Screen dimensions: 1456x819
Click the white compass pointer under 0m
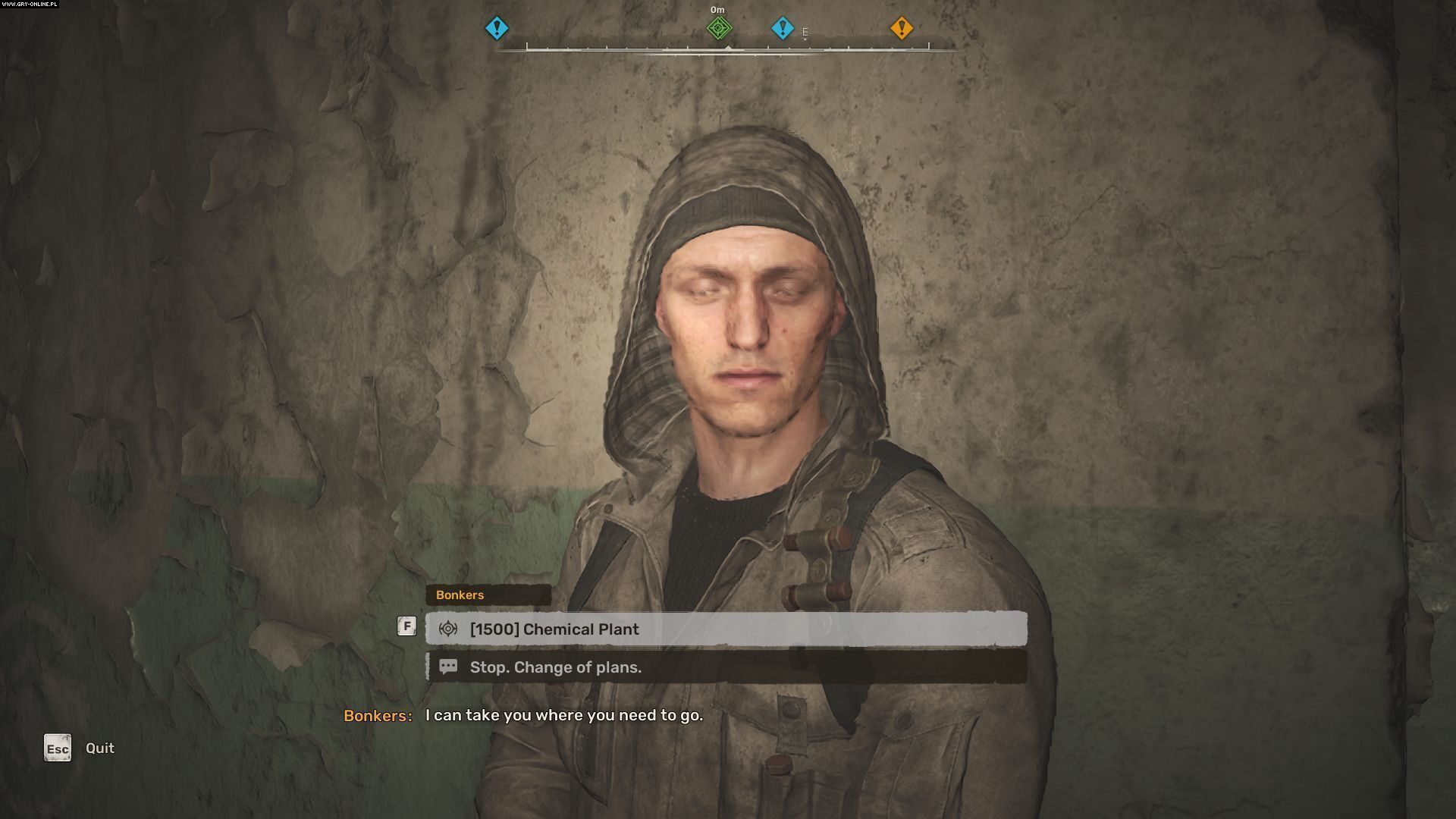point(729,47)
